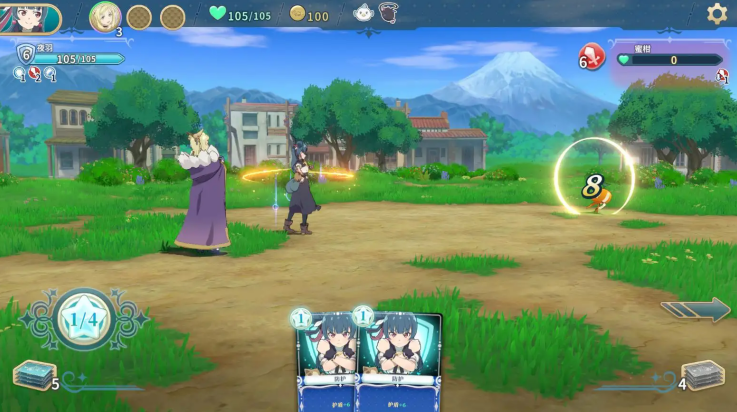Screen dimensions: 737x412
Task: Click the white ghost mascot icon
Action: [x=364, y=13]
